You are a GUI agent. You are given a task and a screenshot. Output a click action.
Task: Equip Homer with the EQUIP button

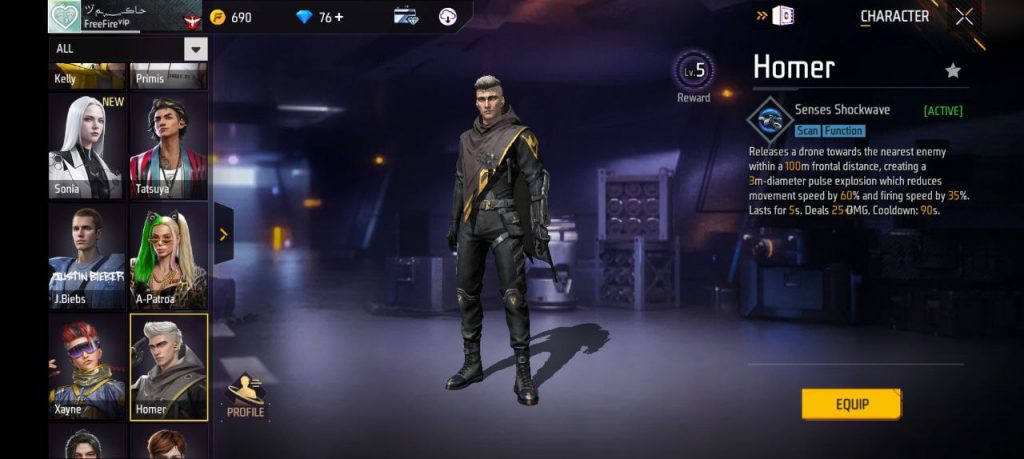(x=851, y=404)
